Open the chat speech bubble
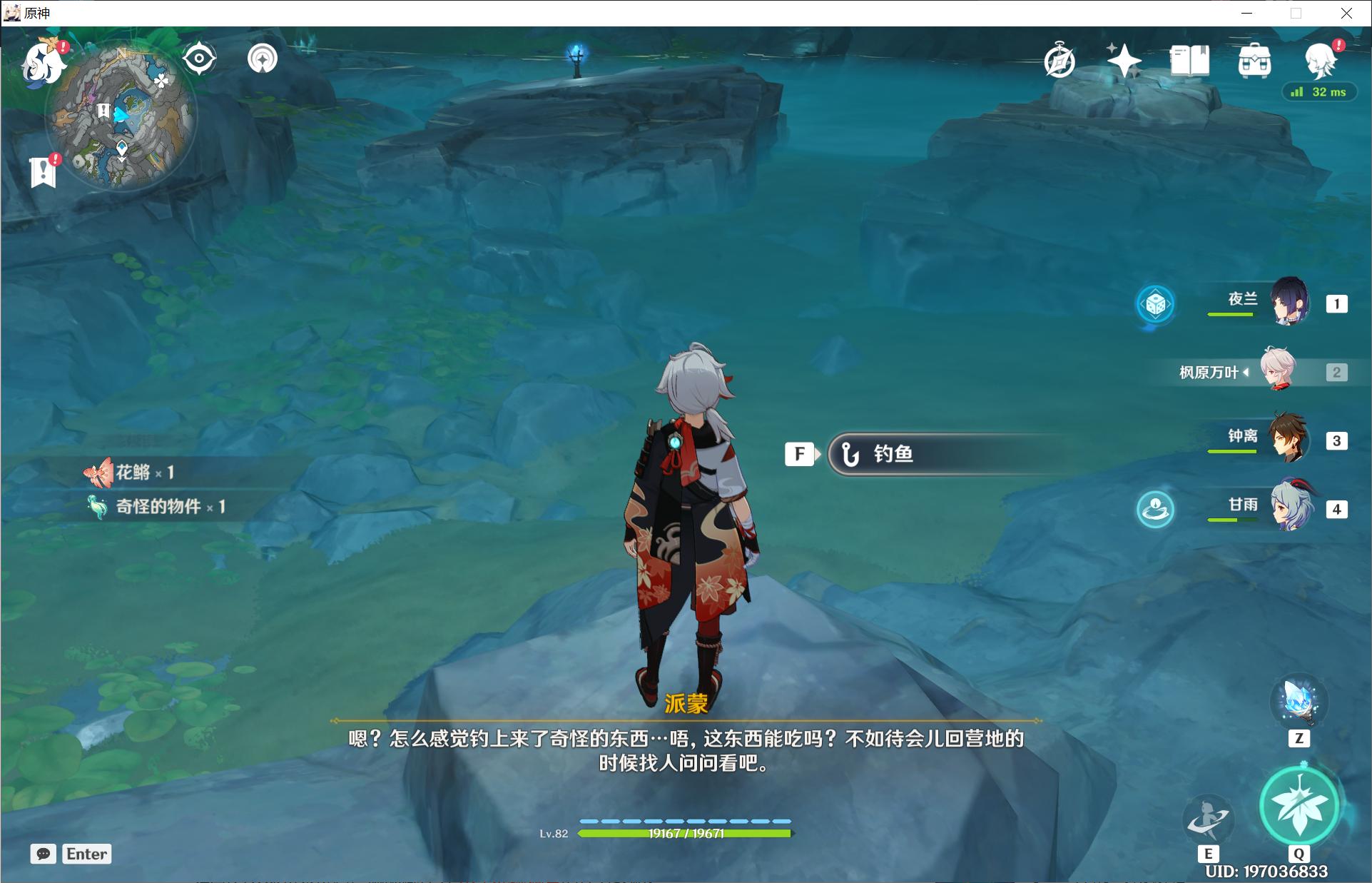1372x883 pixels. tap(44, 854)
